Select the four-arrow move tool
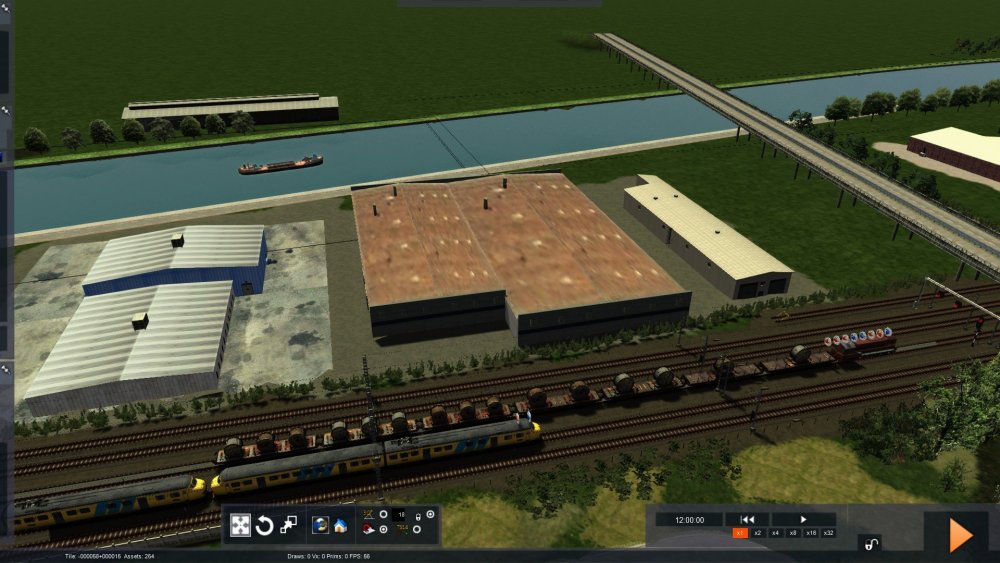Screen dimensions: 1000x563 pos(241,525)
